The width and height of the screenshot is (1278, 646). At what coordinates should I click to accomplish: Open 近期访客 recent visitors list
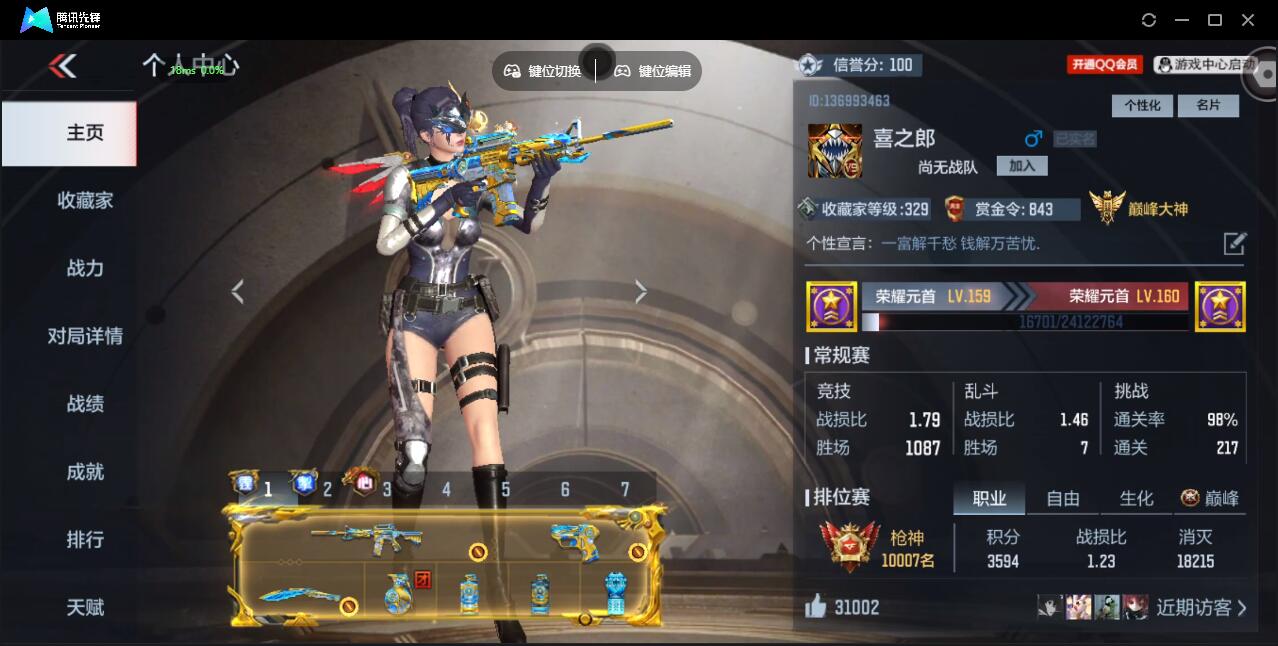[x=1200, y=607]
